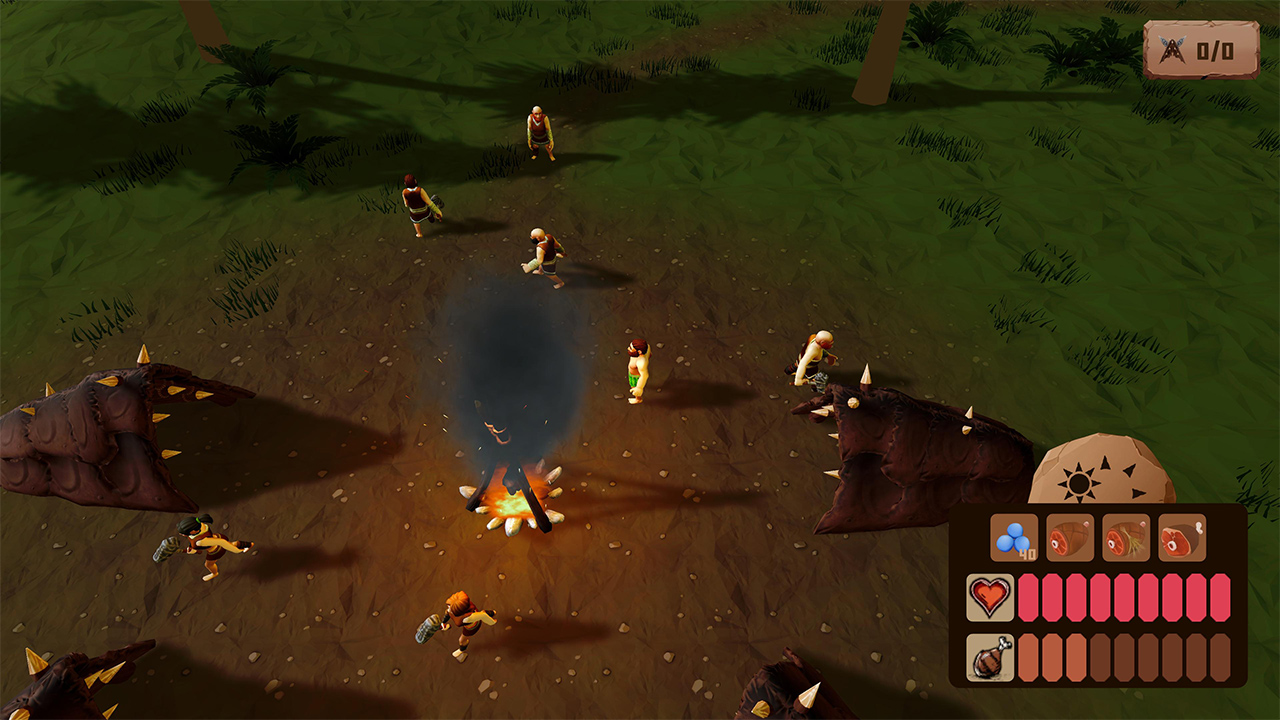
Task: Click the first segment of the health bar
Action: tap(1027, 598)
